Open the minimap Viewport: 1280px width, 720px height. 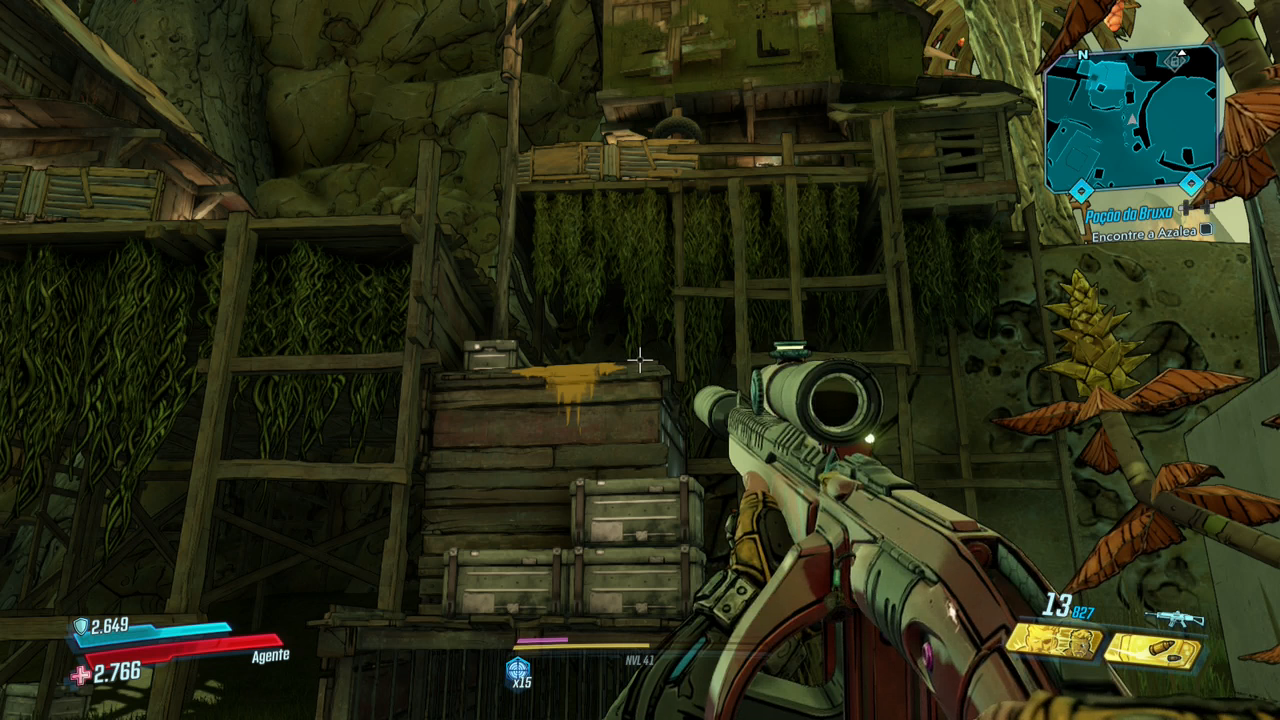click(1130, 120)
